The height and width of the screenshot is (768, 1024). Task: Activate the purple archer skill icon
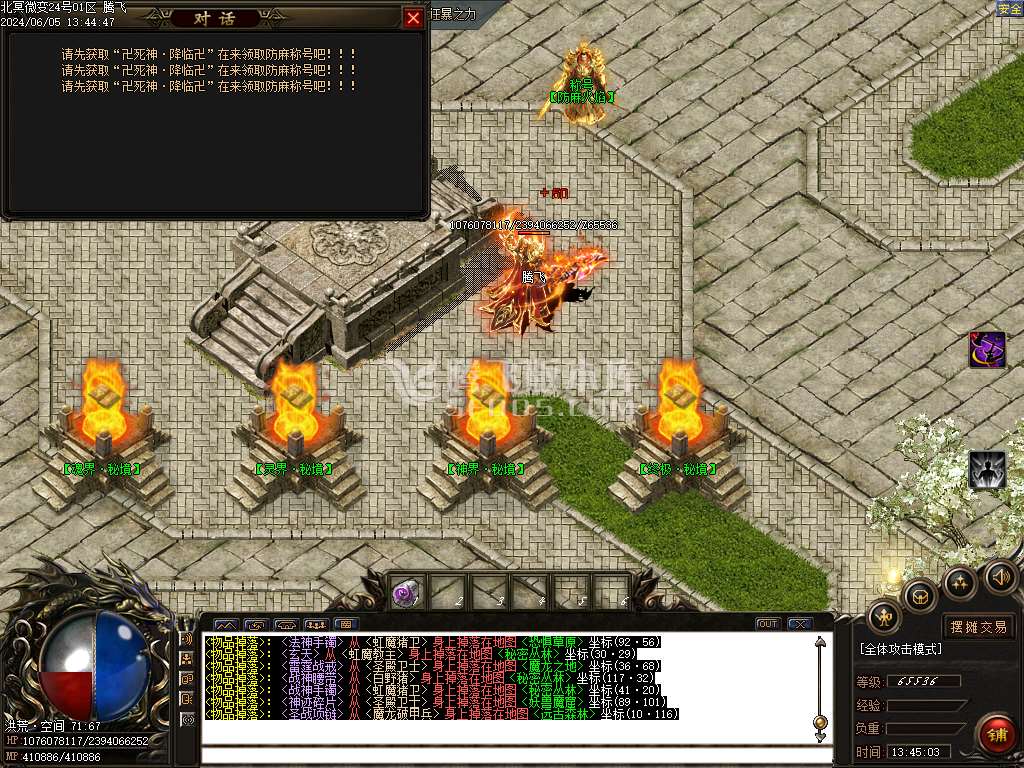(987, 350)
